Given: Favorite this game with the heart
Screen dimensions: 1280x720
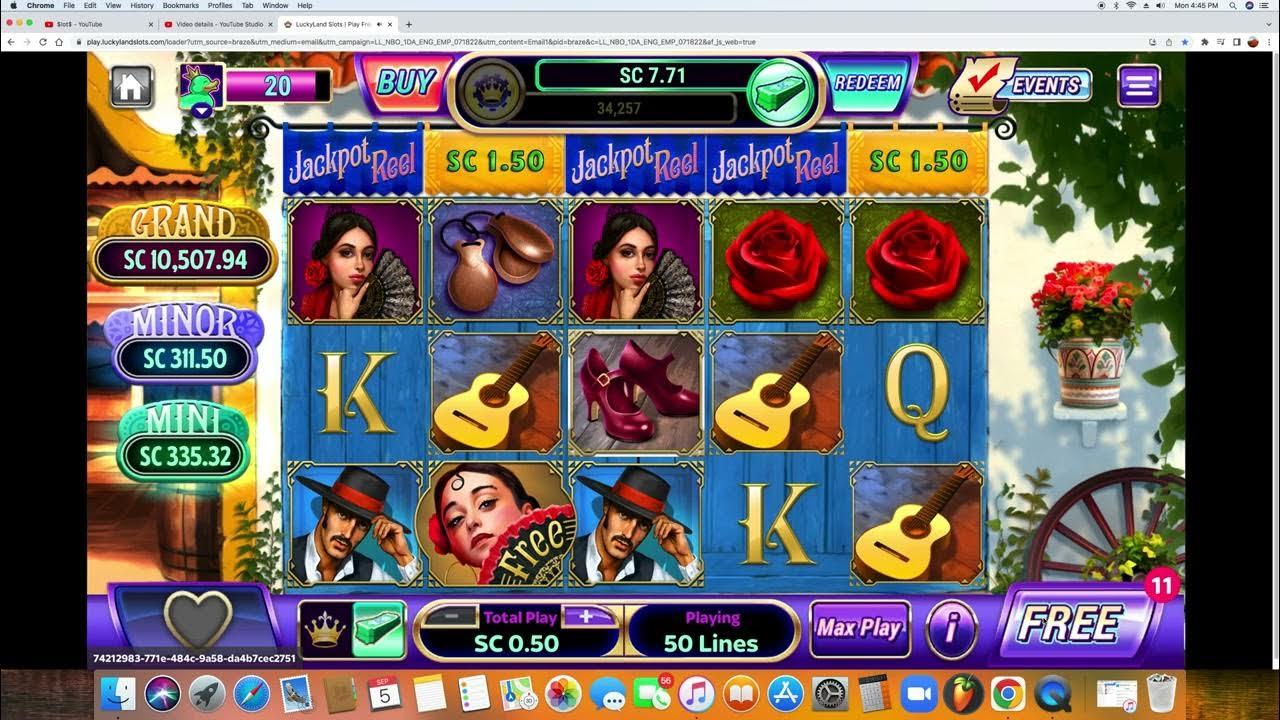Looking at the screenshot, I should pos(197,620).
